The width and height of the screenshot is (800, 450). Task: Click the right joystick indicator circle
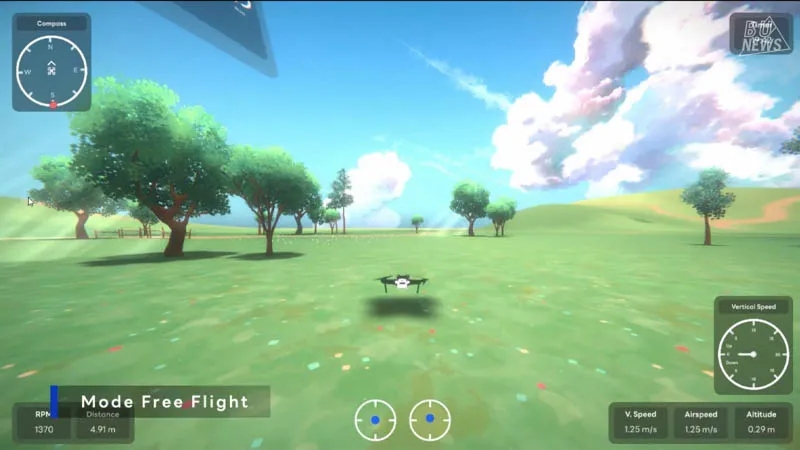(x=430, y=420)
